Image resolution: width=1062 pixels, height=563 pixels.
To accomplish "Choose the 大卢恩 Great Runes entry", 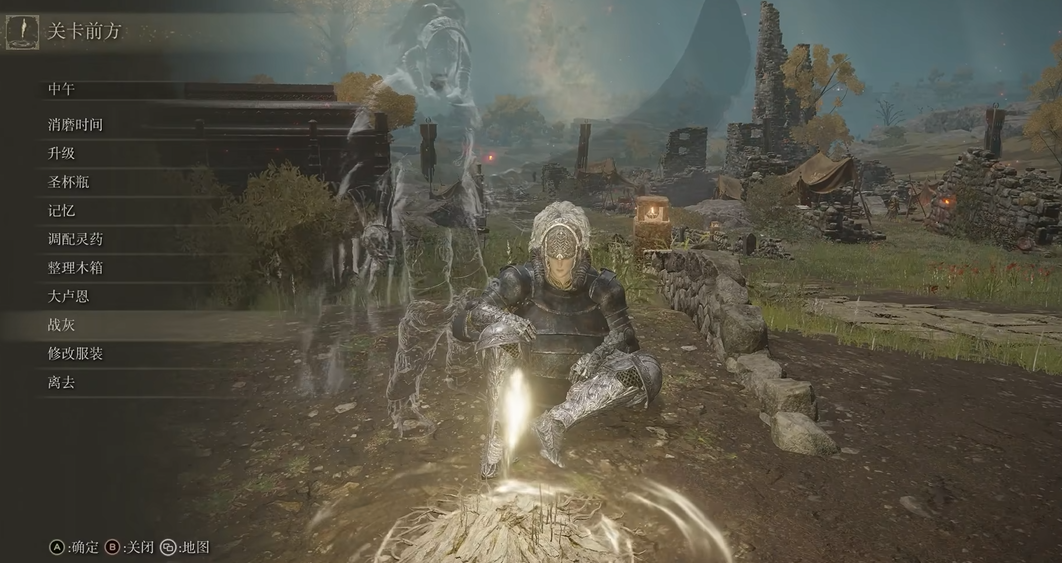I will pos(68,296).
